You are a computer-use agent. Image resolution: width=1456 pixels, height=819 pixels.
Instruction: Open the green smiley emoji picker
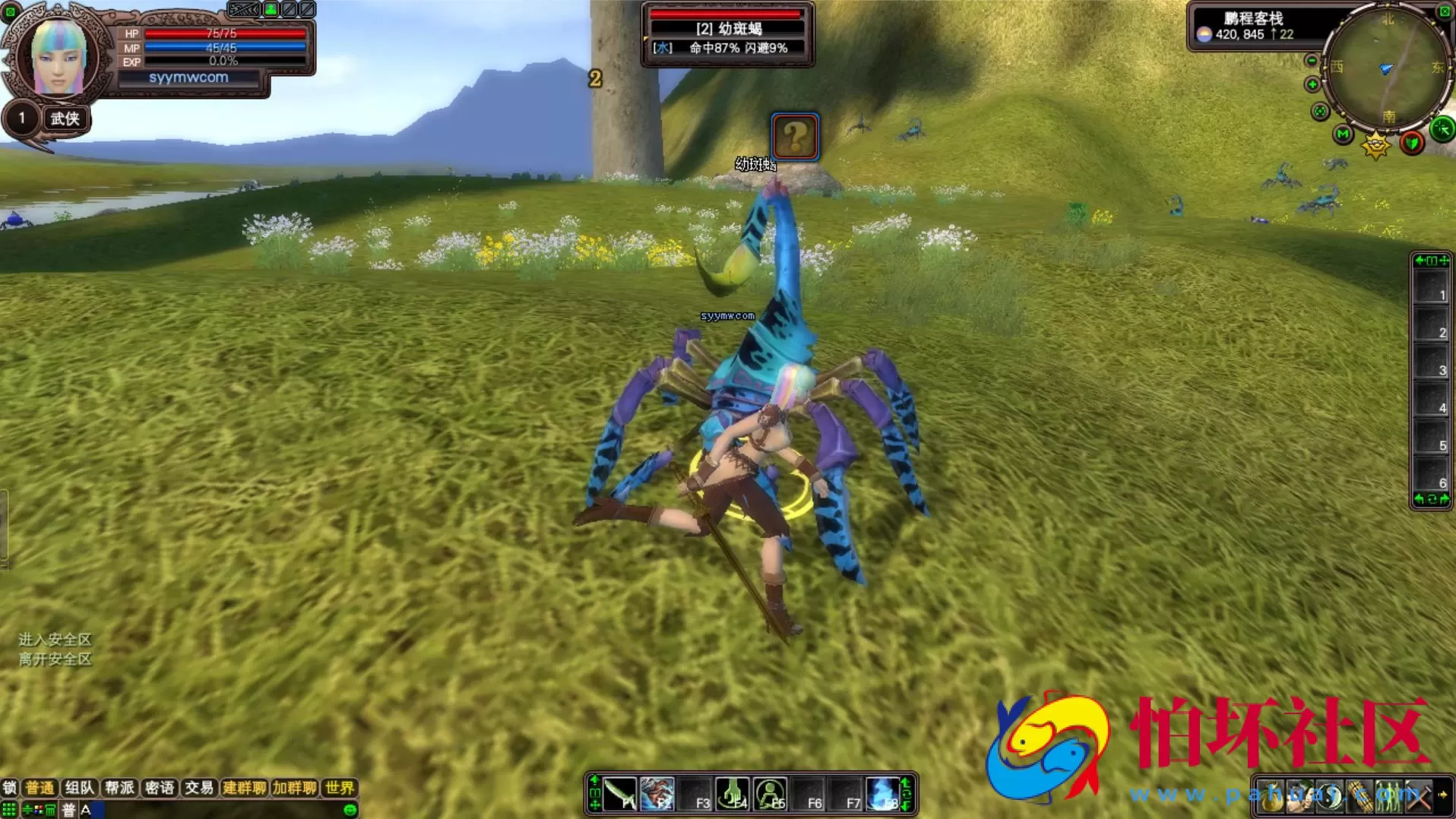point(350,810)
